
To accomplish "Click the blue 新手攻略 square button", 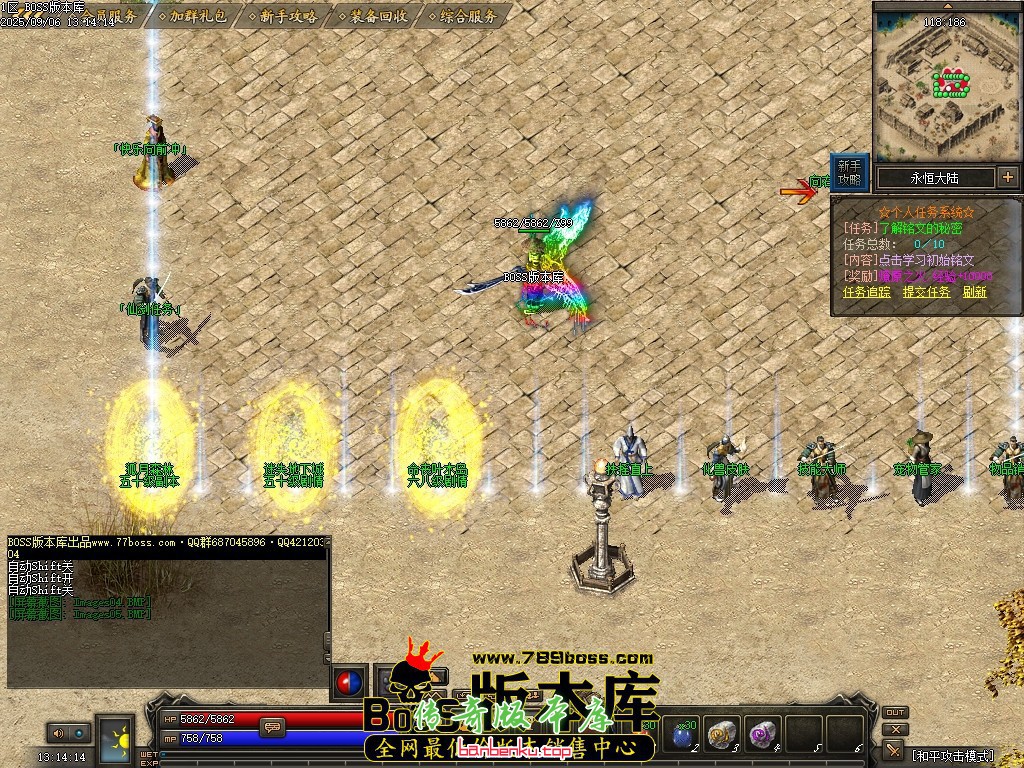I will 848,173.
